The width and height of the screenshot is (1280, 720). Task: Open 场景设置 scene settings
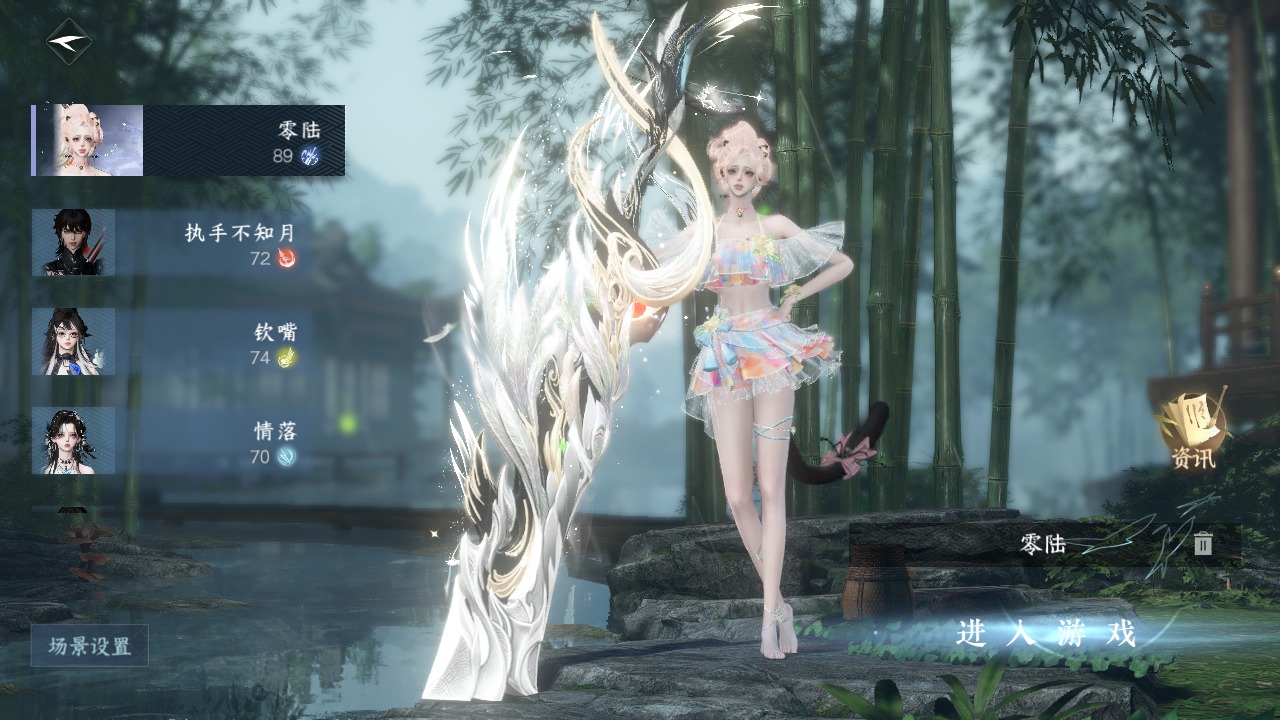pyautogui.click(x=90, y=646)
